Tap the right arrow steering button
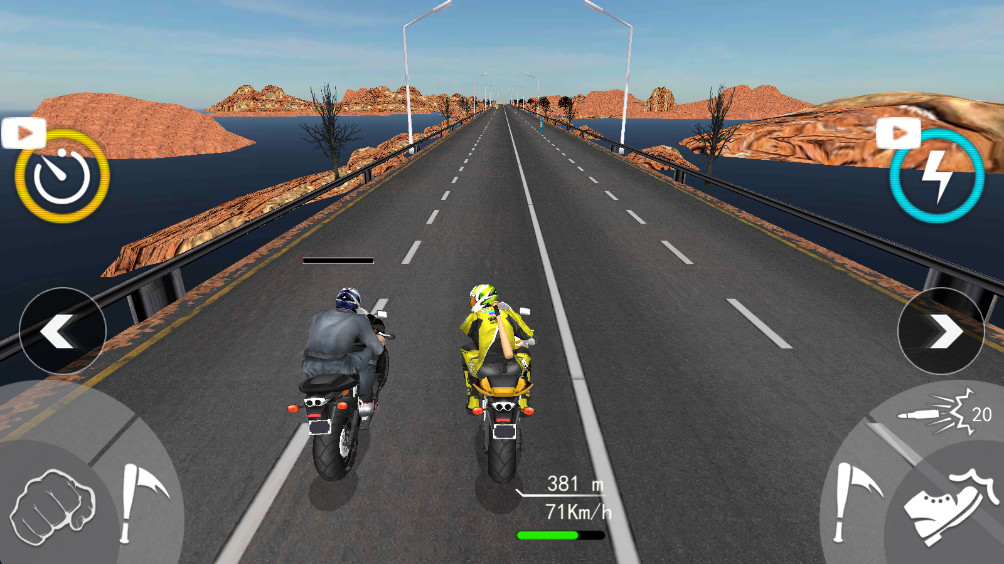 tap(941, 331)
